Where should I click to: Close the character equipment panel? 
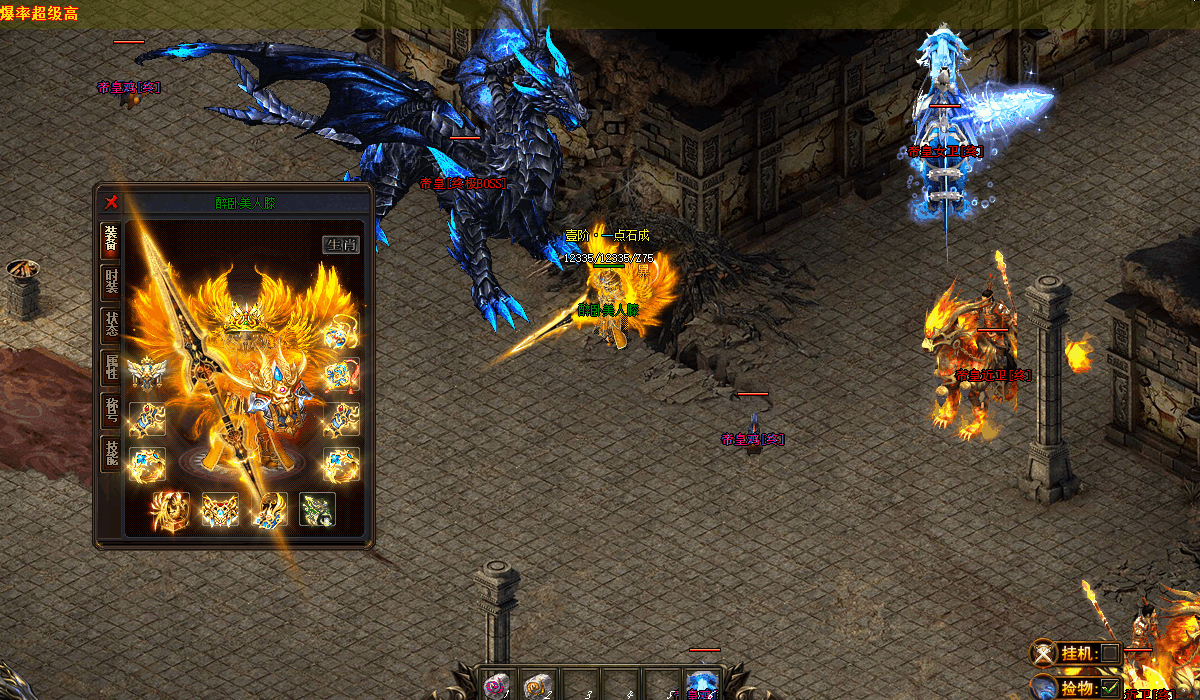[x=112, y=203]
